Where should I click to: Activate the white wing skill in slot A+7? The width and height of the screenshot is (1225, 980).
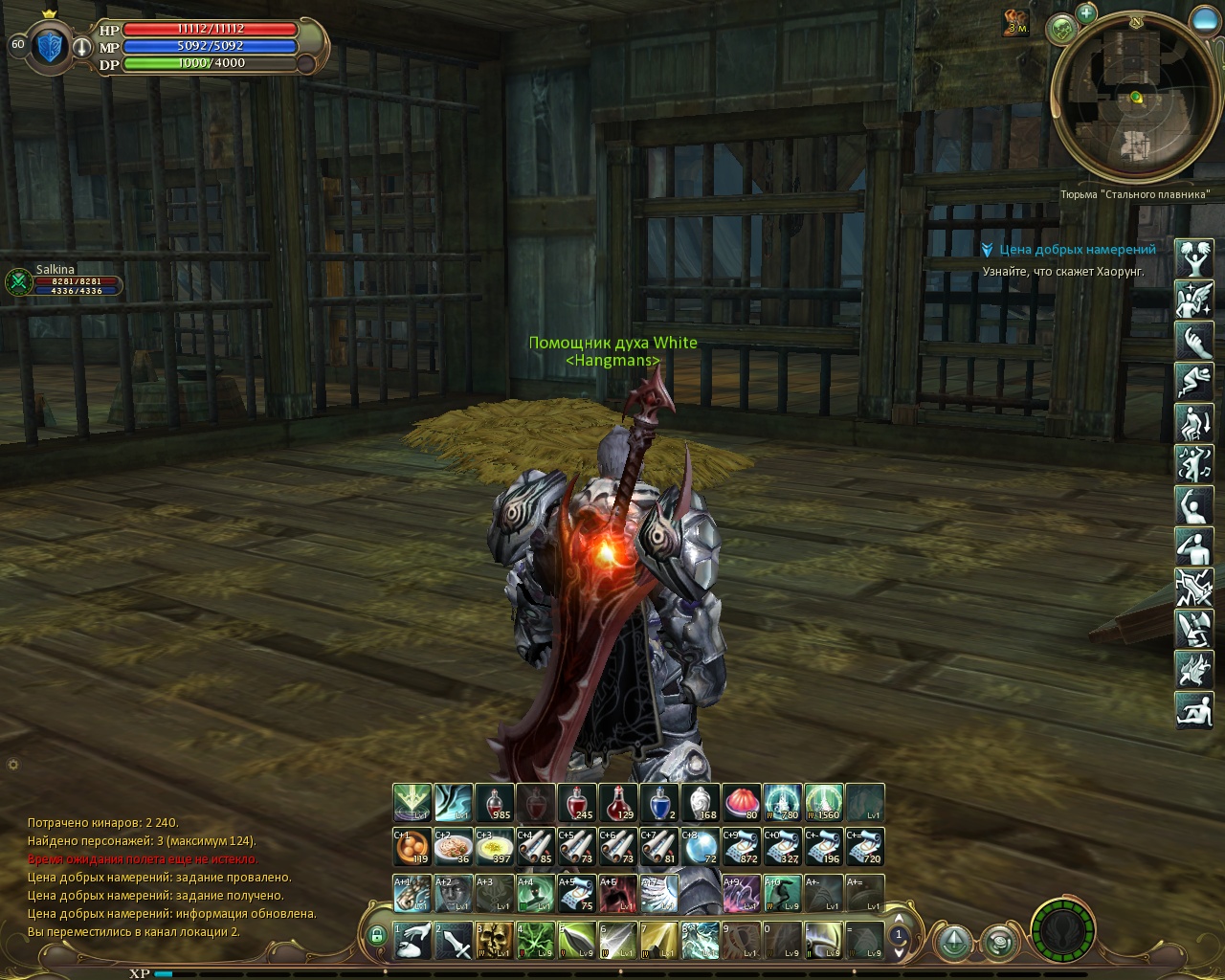658,893
